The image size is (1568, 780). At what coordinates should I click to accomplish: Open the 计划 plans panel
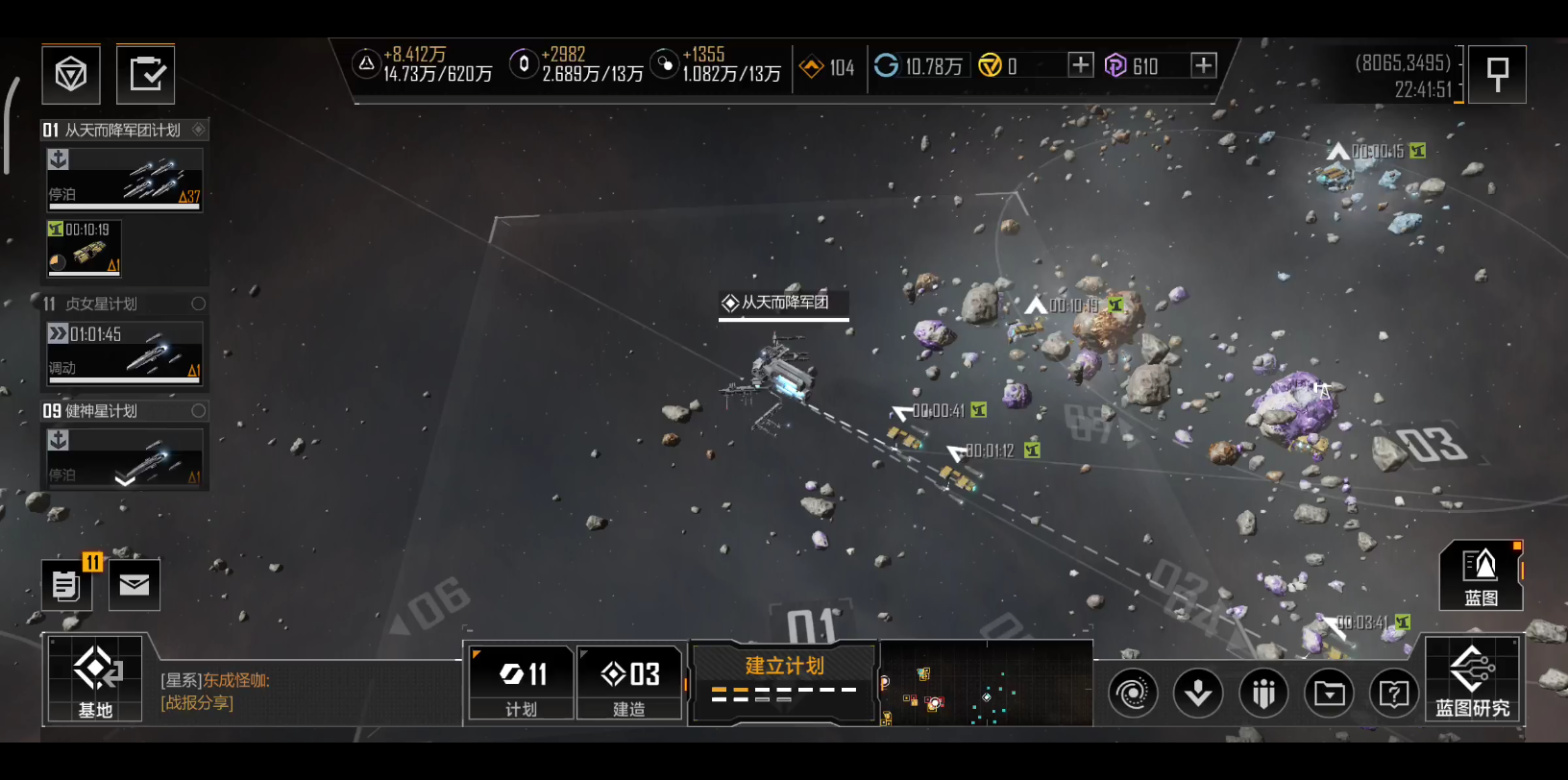tap(522, 682)
